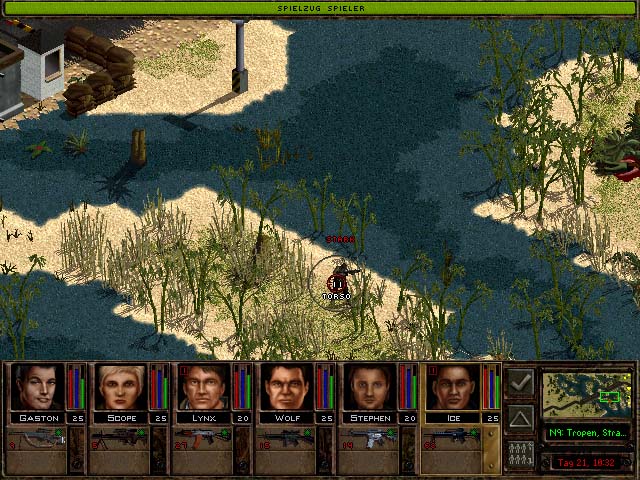Image resolution: width=640 pixels, height=480 pixels.
Task: Choose Stephen's equipped gun slot
Action: tap(368, 438)
